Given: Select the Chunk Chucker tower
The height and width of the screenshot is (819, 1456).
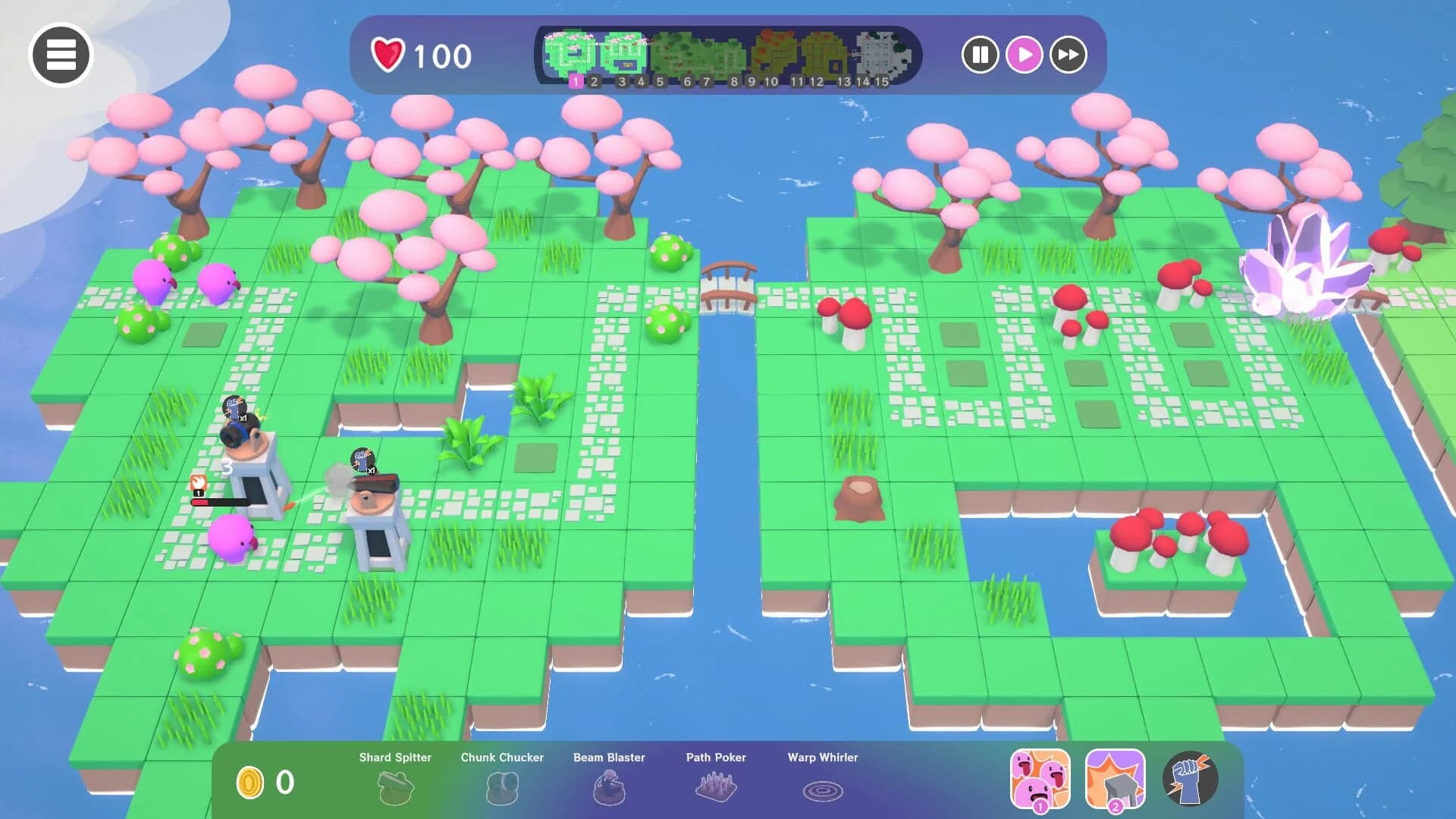Looking at the screenshot, I should [x=502, y=786].
